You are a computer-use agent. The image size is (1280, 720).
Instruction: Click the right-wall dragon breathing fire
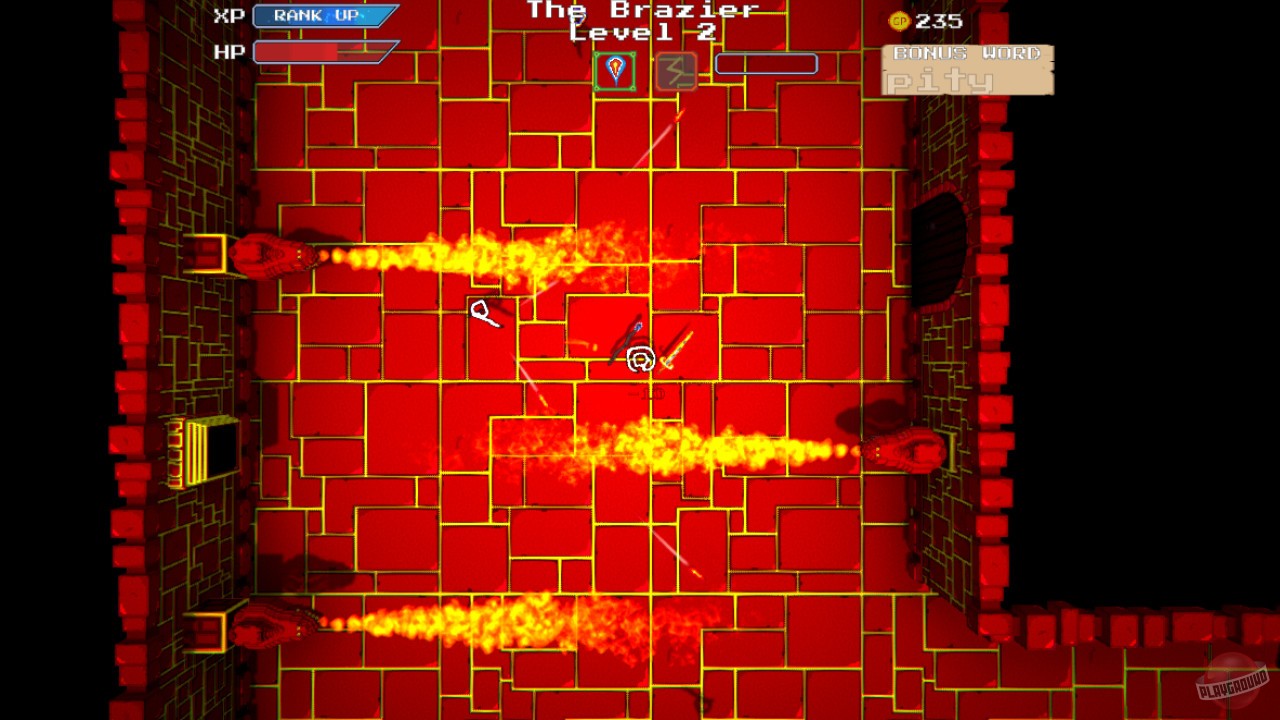910,448
